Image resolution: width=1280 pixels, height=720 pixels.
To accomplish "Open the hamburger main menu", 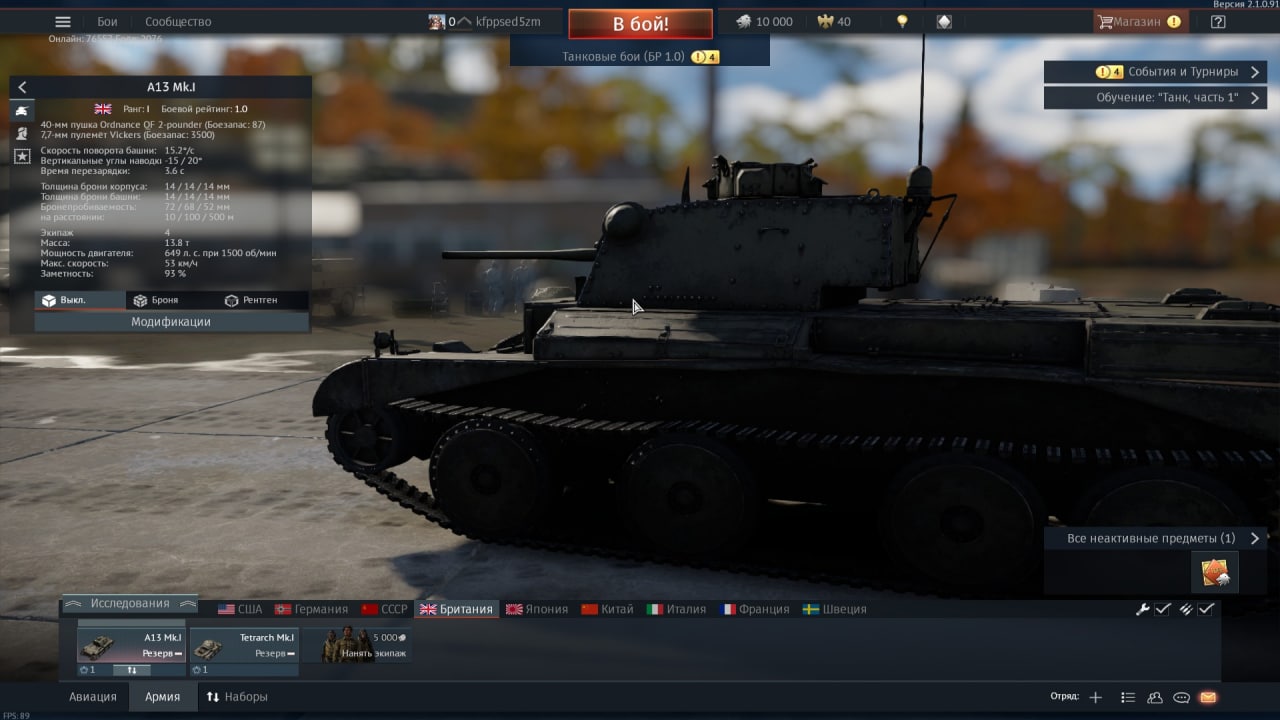I will 63,22.
